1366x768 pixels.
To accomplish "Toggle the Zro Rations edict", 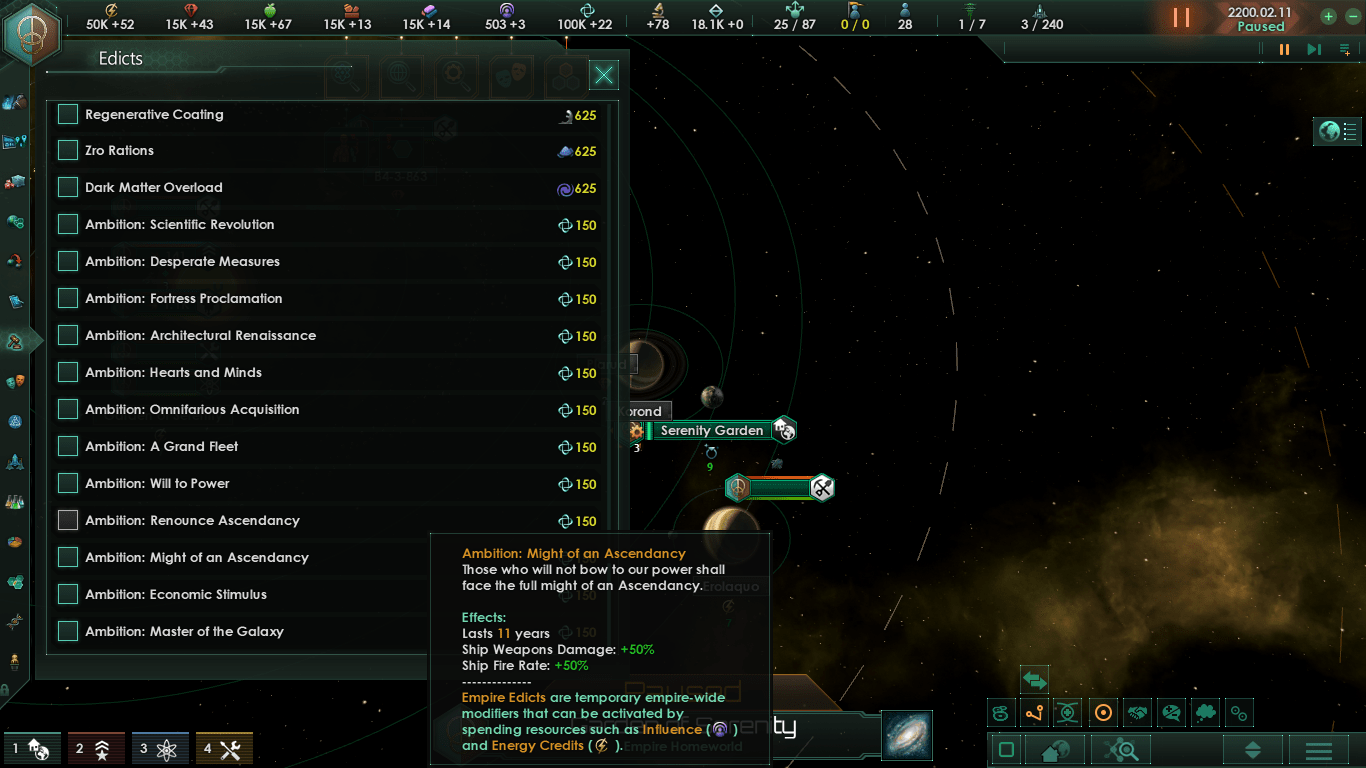I will pyautogui.click(x=68, y=151).
